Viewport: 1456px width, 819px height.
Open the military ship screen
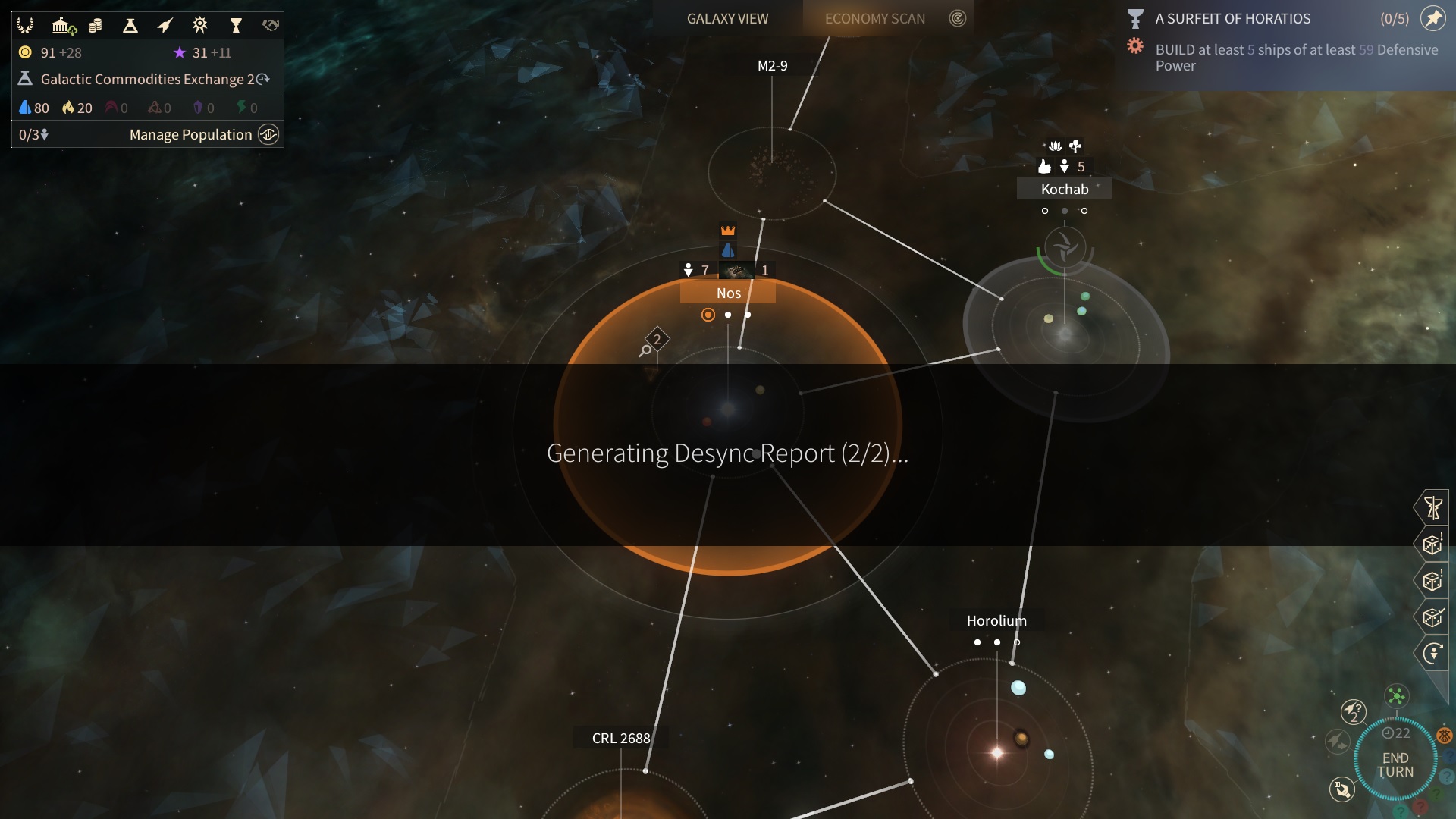click(x=165, y=26)
